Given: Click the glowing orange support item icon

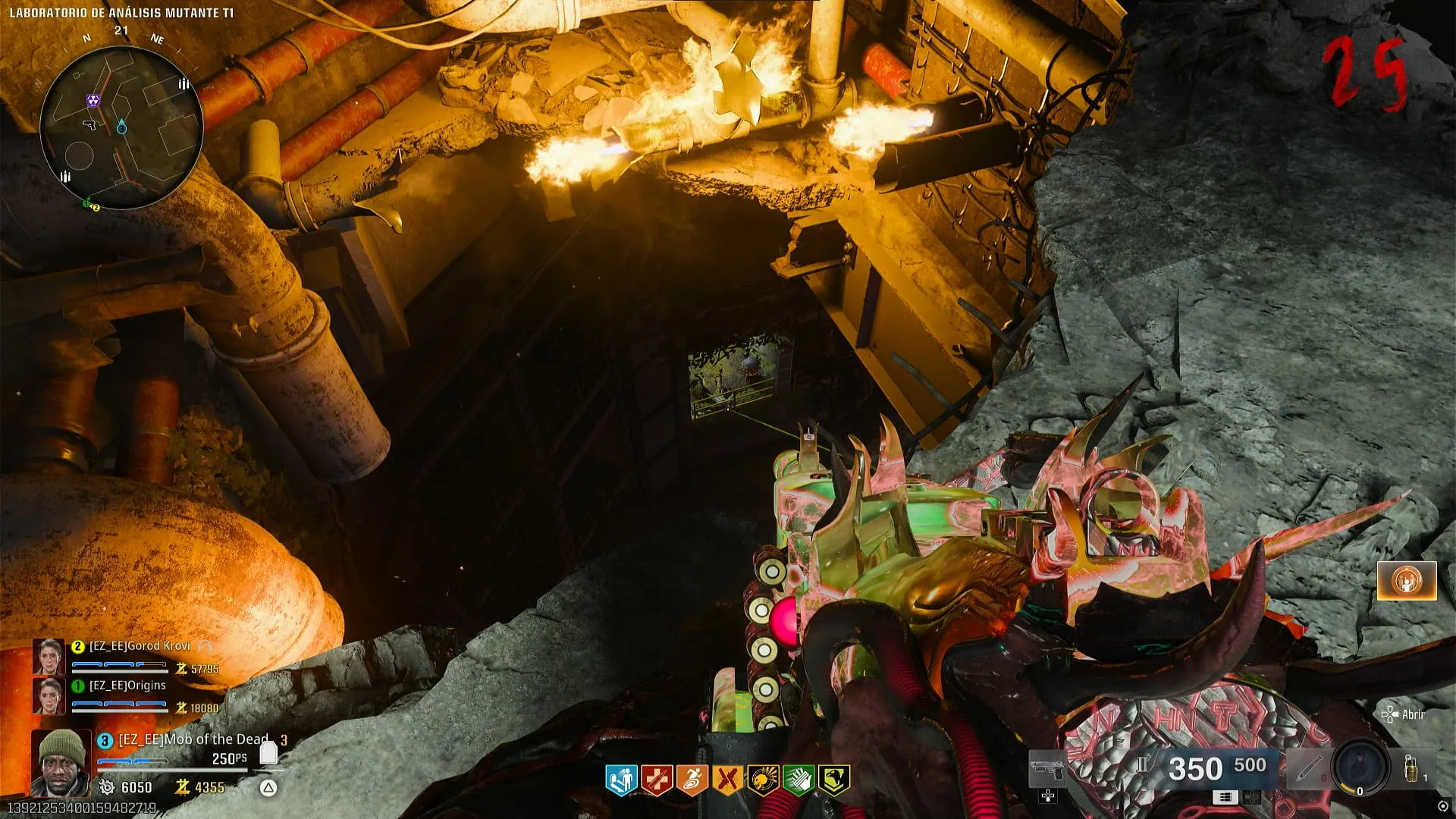Looking at the screenshot, I should point(1407,581).
